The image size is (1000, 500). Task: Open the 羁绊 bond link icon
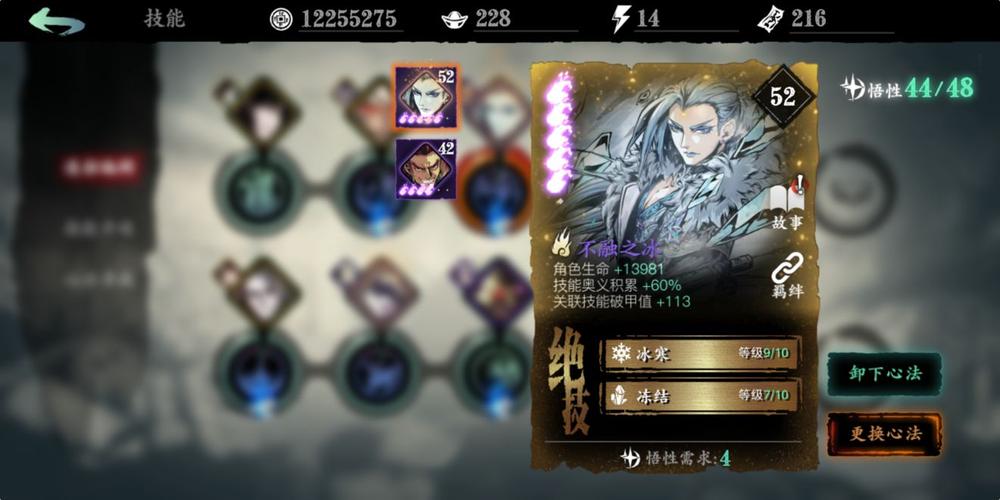tap(787, 273)
